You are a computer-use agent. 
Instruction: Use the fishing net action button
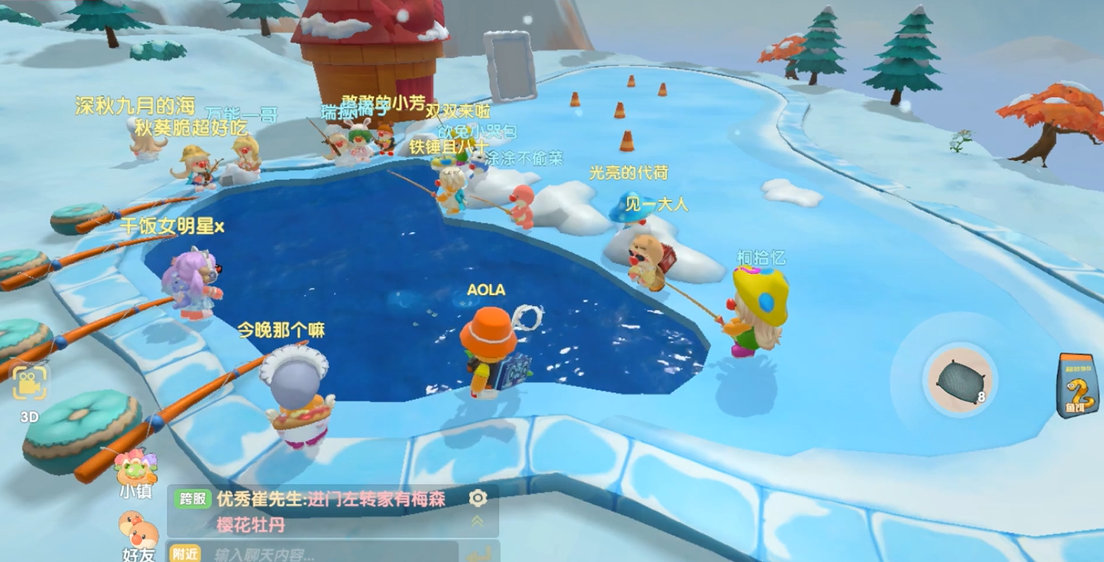[x=958, y=381]
